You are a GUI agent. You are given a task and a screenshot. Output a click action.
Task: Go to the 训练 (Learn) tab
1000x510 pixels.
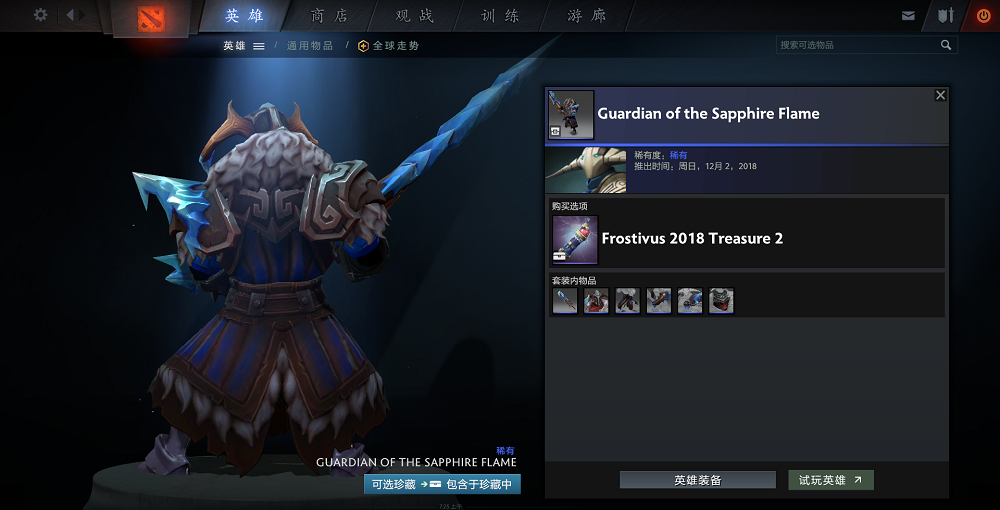tap(500, 16)
